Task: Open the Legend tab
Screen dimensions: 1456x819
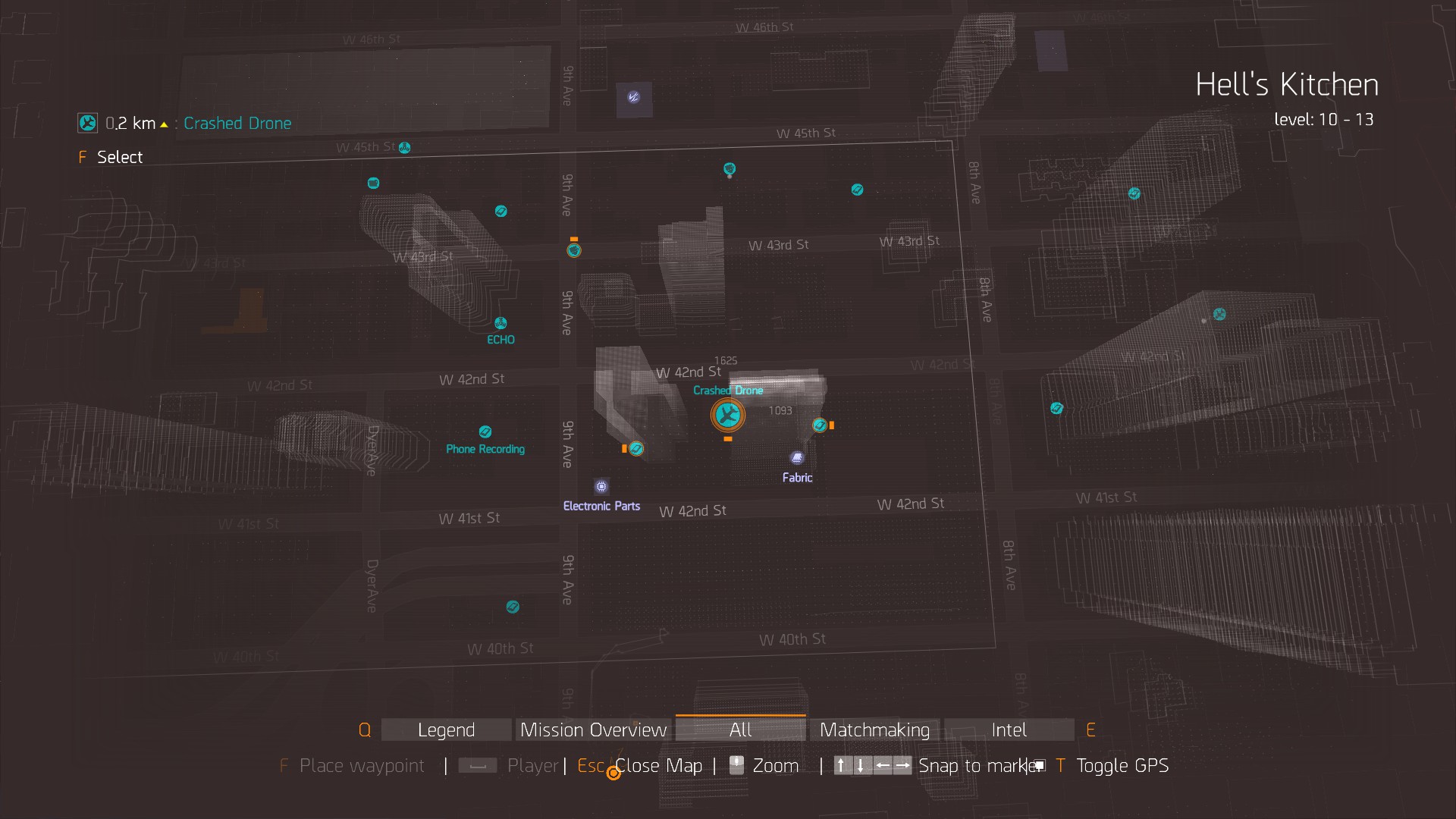Action: coord(446,730)
